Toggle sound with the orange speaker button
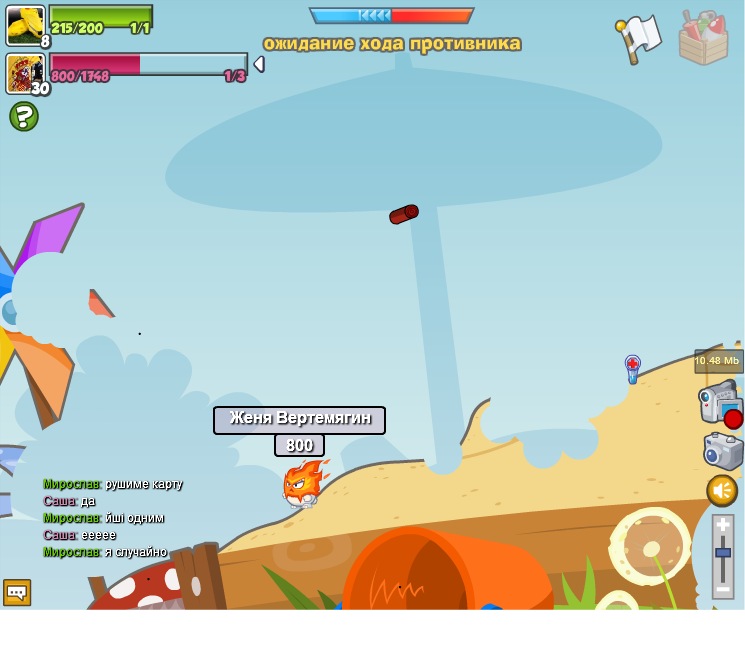The height and width of the screenshot is (650, 745). point(722,490)
